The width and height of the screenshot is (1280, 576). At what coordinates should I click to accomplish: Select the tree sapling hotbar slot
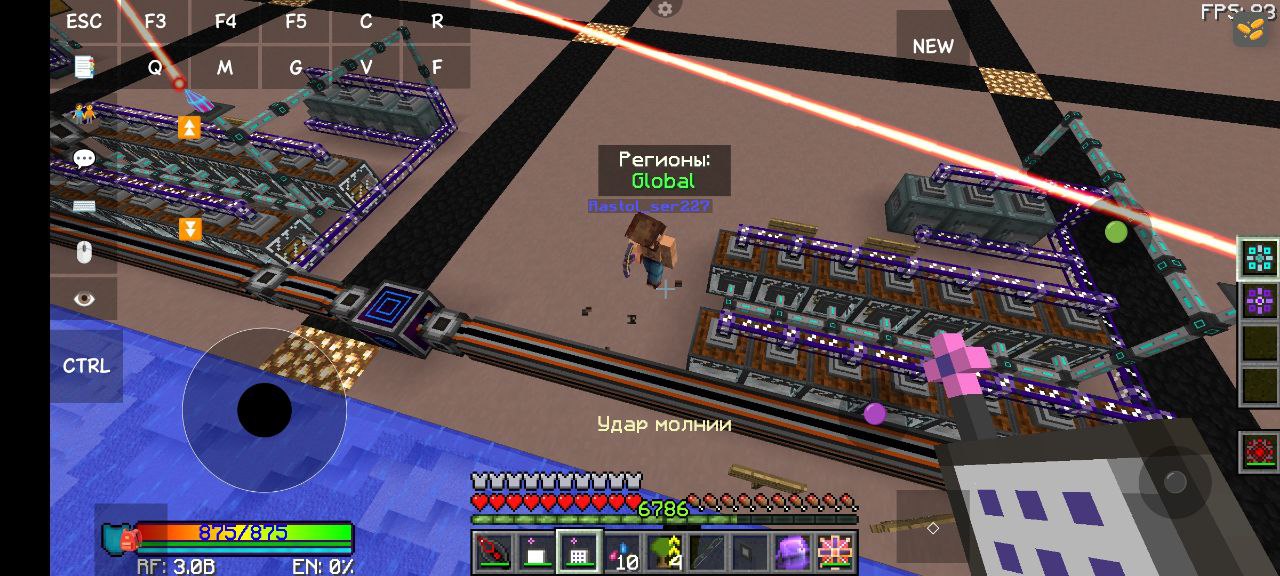click(663, 552)
